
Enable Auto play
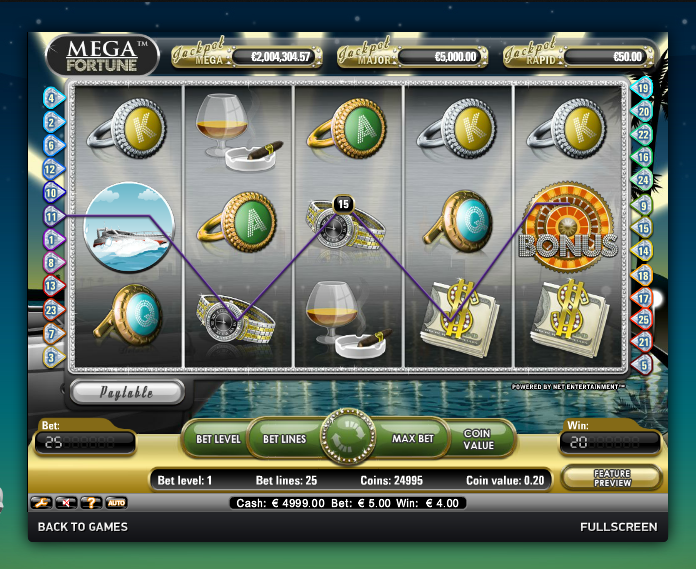(116, 502)
